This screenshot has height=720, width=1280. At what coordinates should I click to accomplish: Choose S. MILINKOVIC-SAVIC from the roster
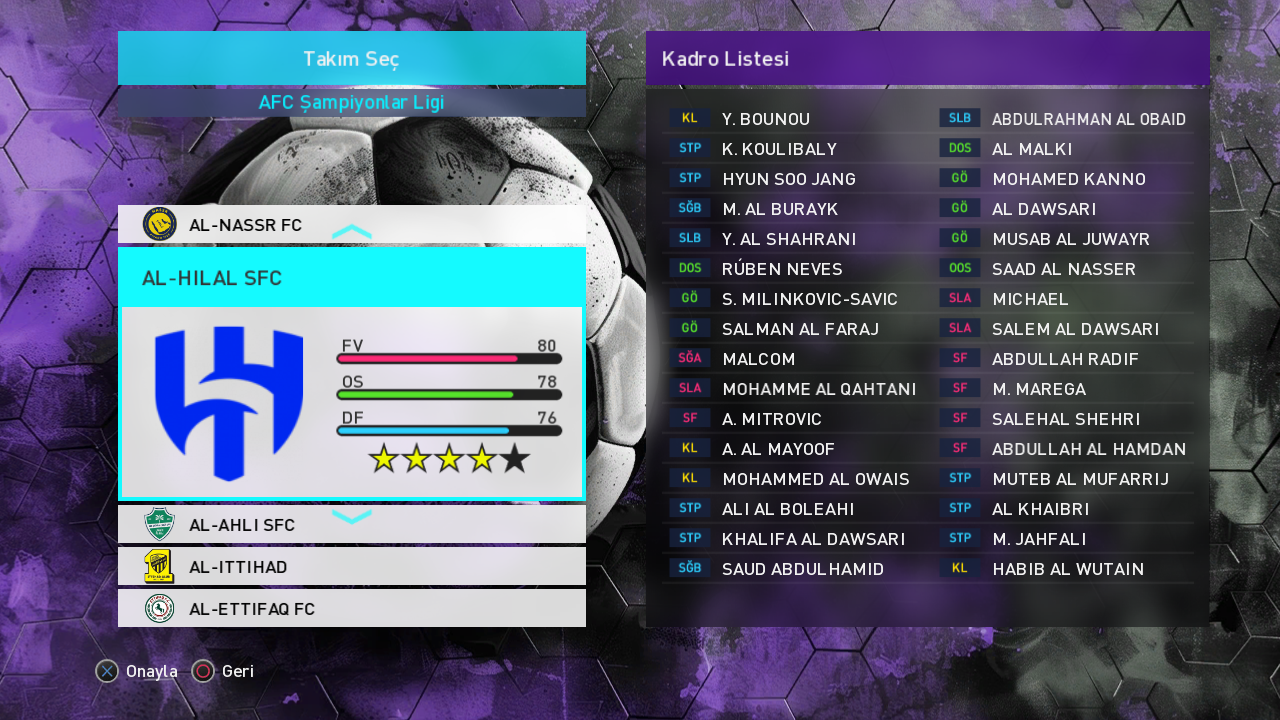pyautogui.click(x=809, y=299)
